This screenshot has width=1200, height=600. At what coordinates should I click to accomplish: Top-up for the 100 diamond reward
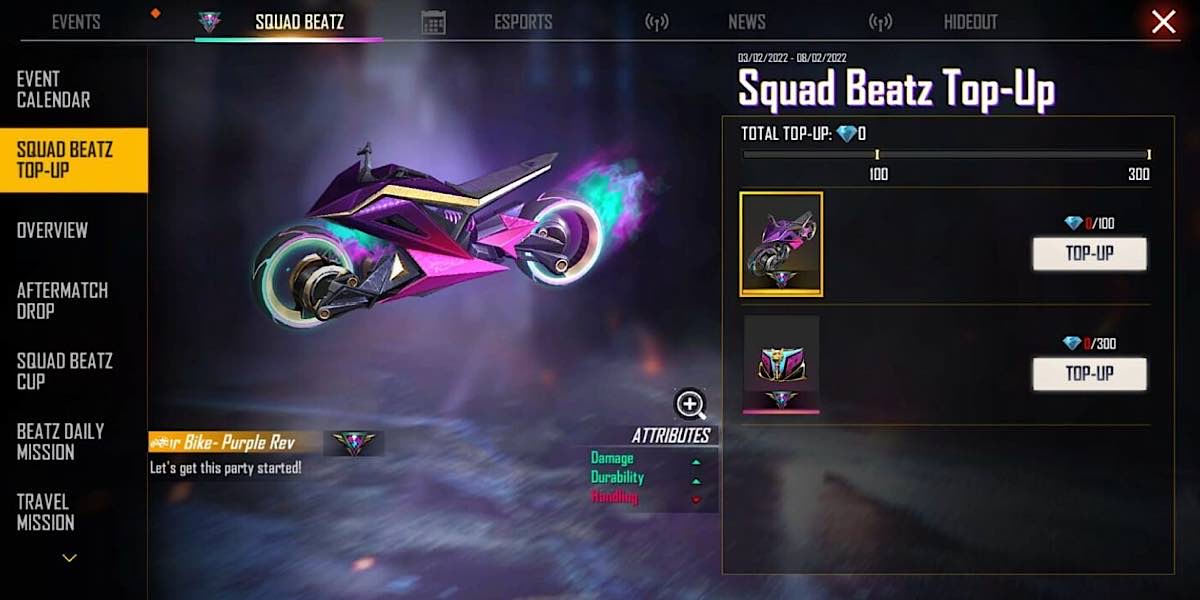(1089, 254)
